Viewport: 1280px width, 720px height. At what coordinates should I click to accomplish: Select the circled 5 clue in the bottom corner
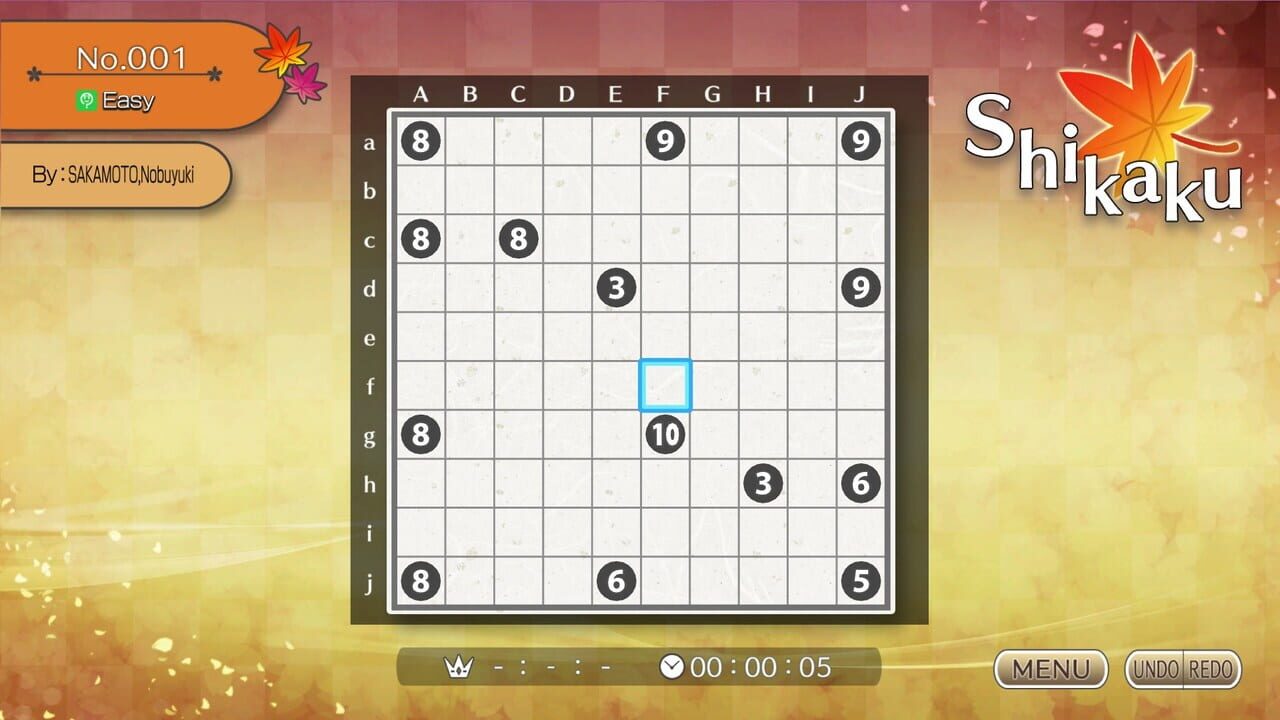(x=861, y=581)
